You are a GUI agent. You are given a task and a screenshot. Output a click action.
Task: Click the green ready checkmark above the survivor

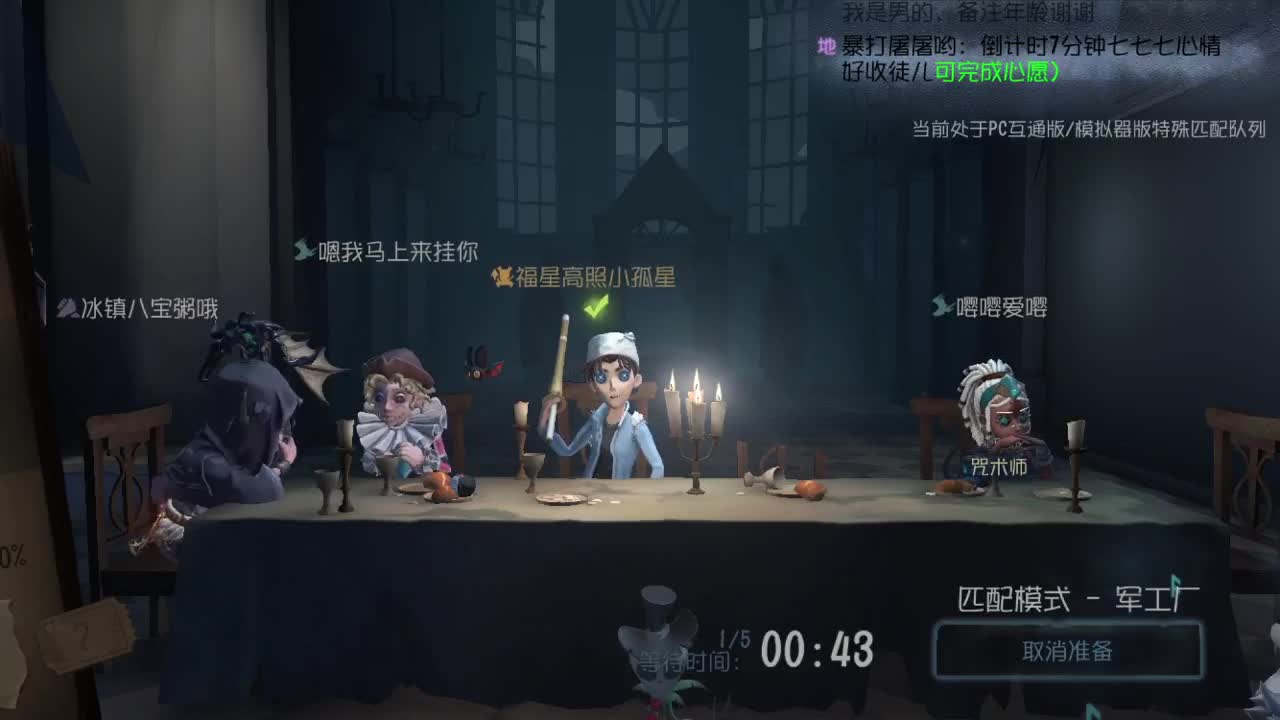pos(593,309)
